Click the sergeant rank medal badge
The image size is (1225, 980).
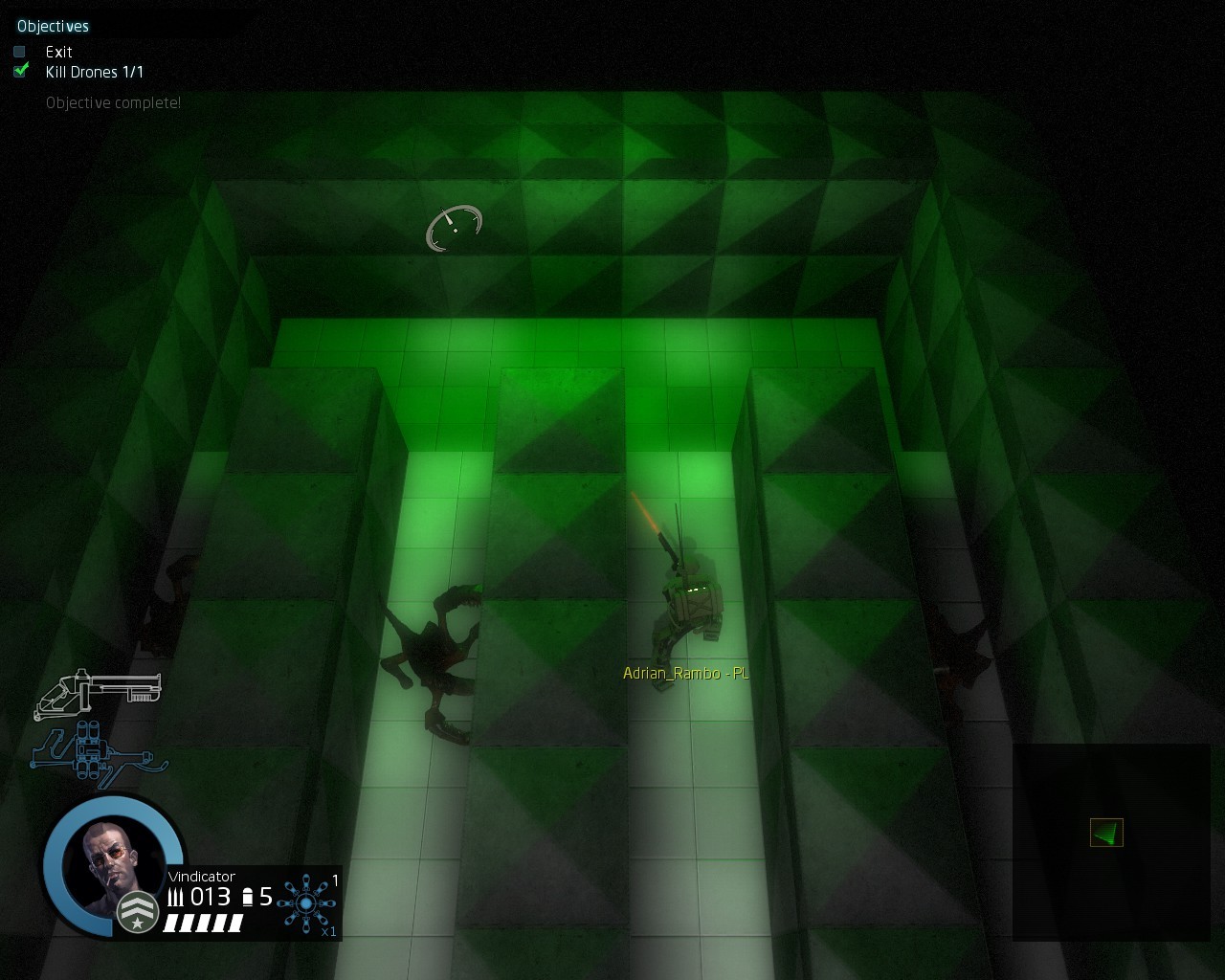(x=137, y=912)
